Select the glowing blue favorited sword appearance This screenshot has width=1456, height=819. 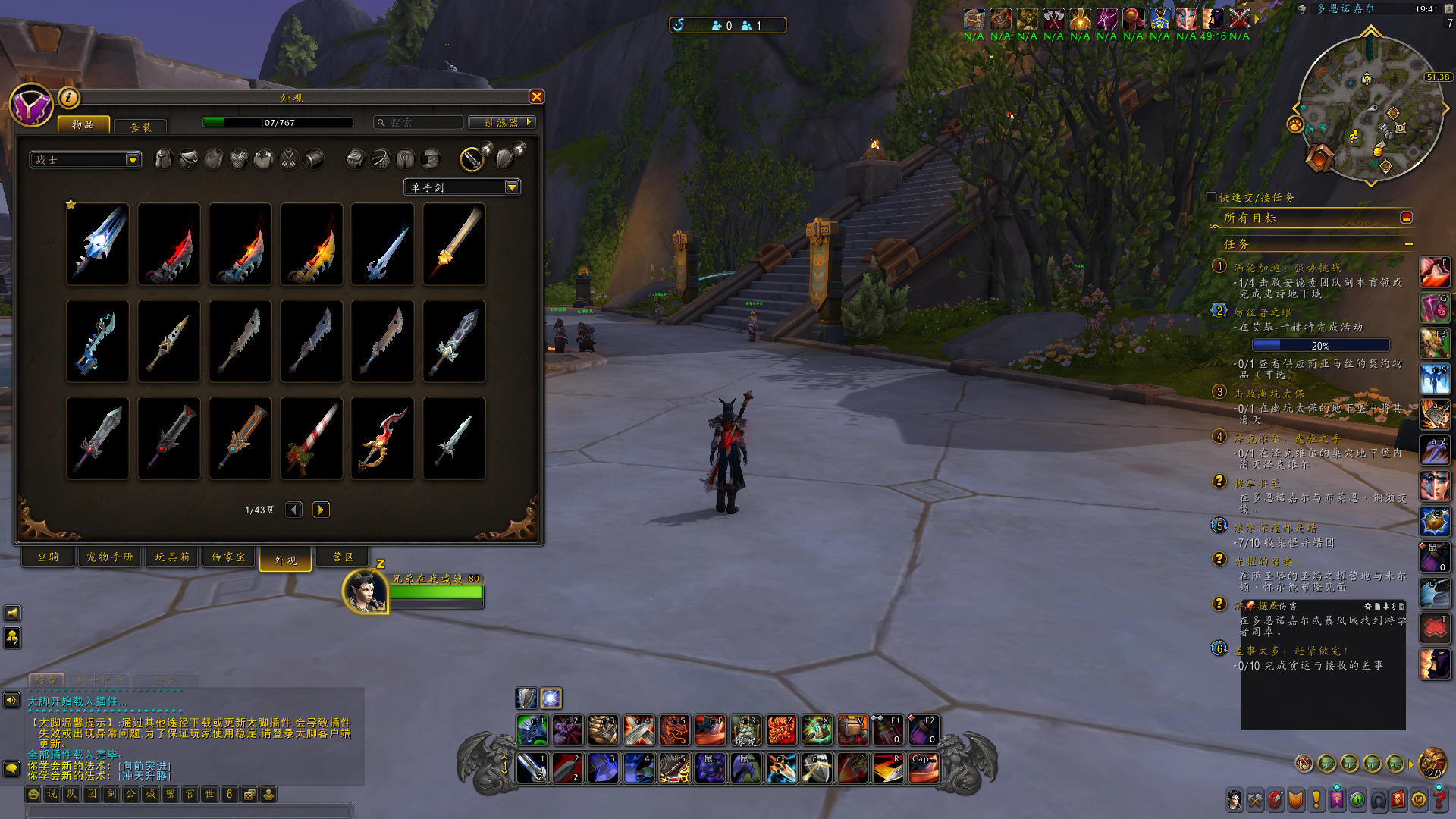[x=98, y=244]
